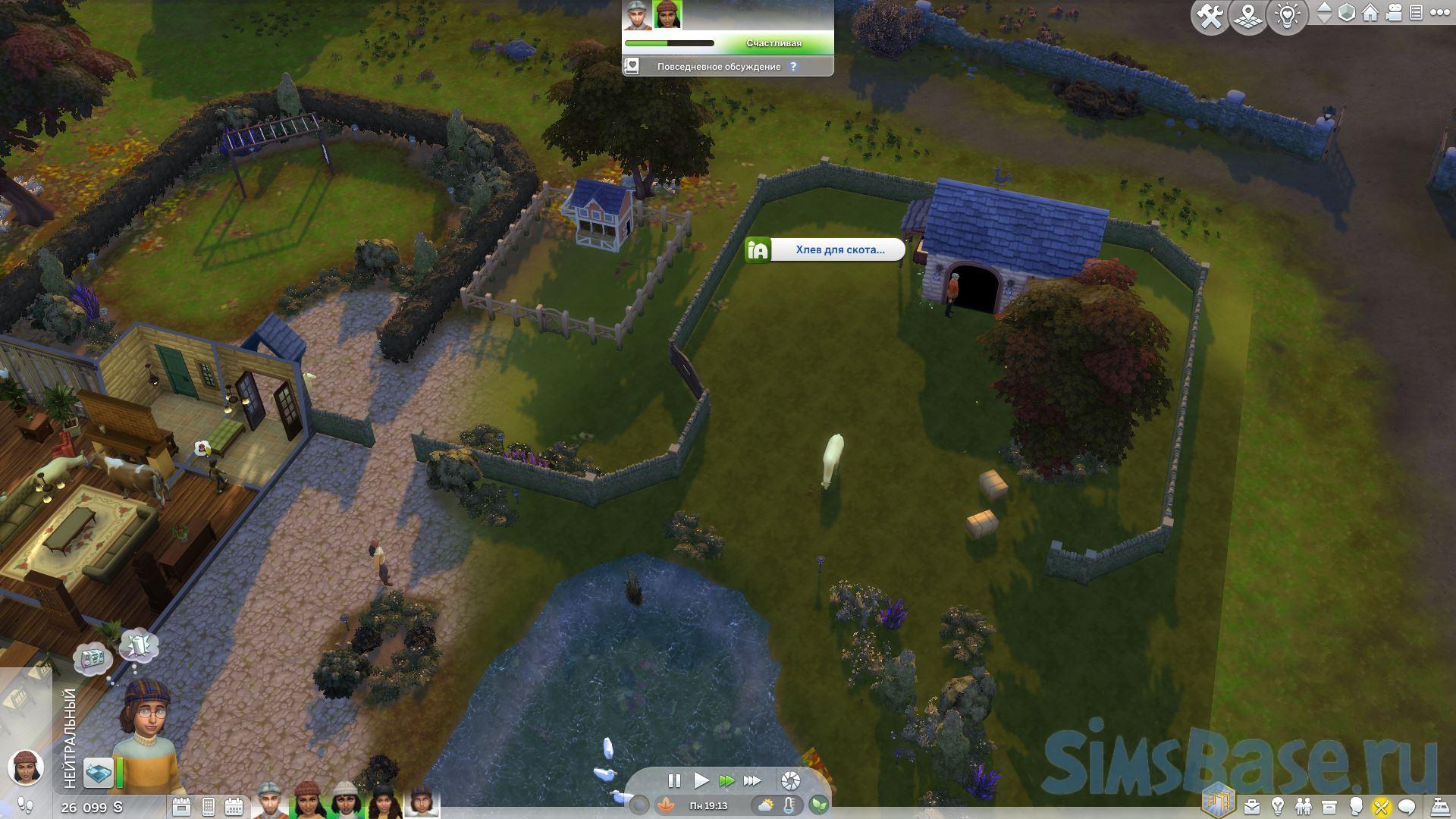Select the sim with white knit hat portrait

pos(344,801)
